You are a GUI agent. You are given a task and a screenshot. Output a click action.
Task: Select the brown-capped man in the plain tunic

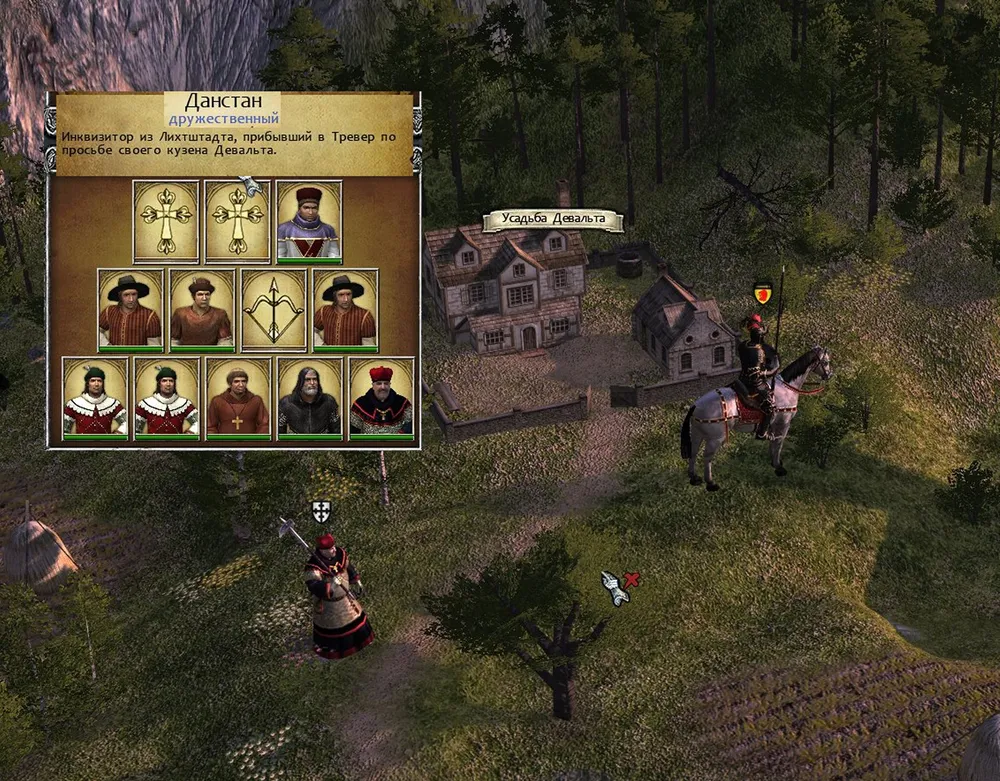(x=201, y=309)
